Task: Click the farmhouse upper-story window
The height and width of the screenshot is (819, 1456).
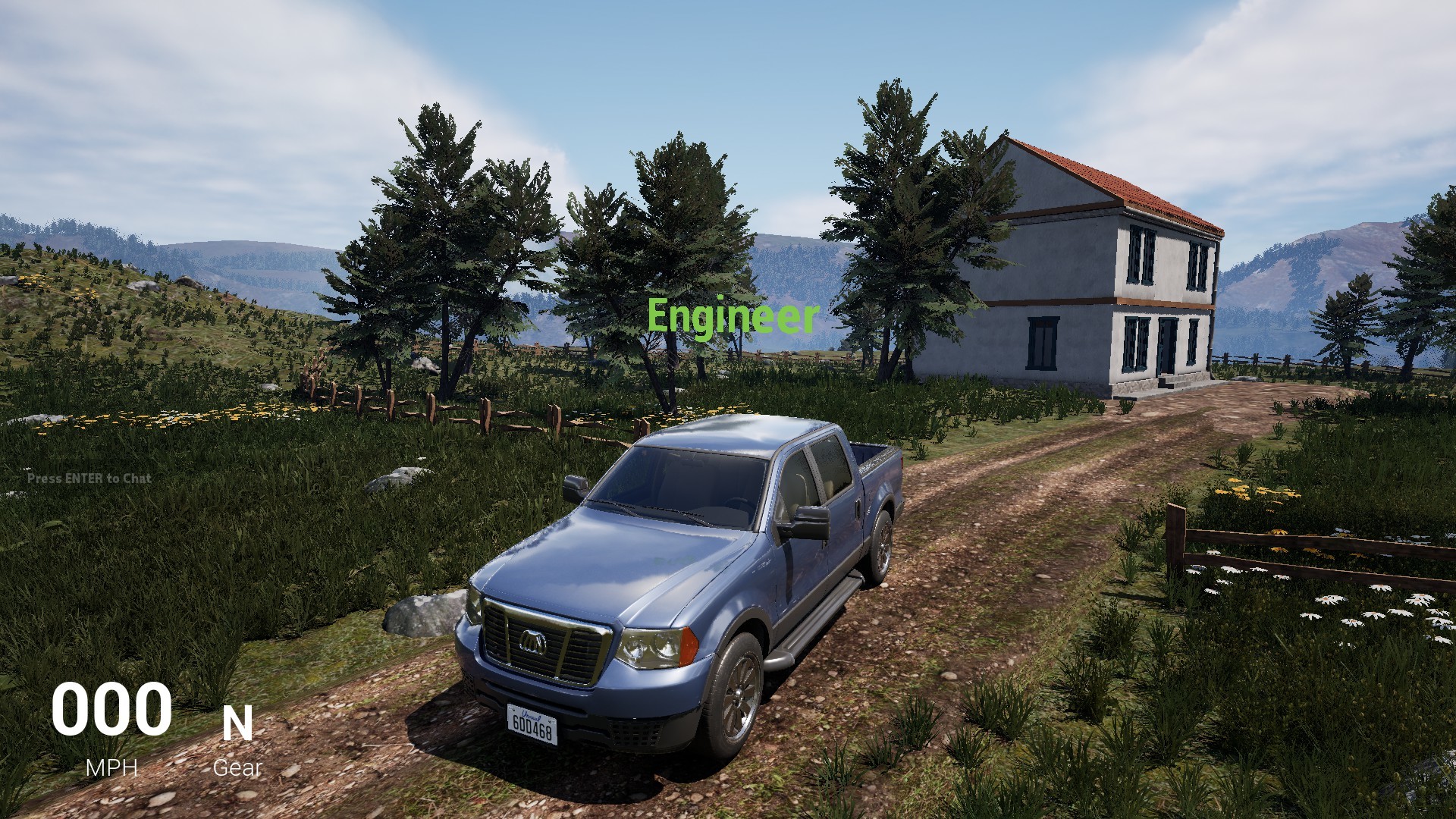Action: [x=1140, y=256]
